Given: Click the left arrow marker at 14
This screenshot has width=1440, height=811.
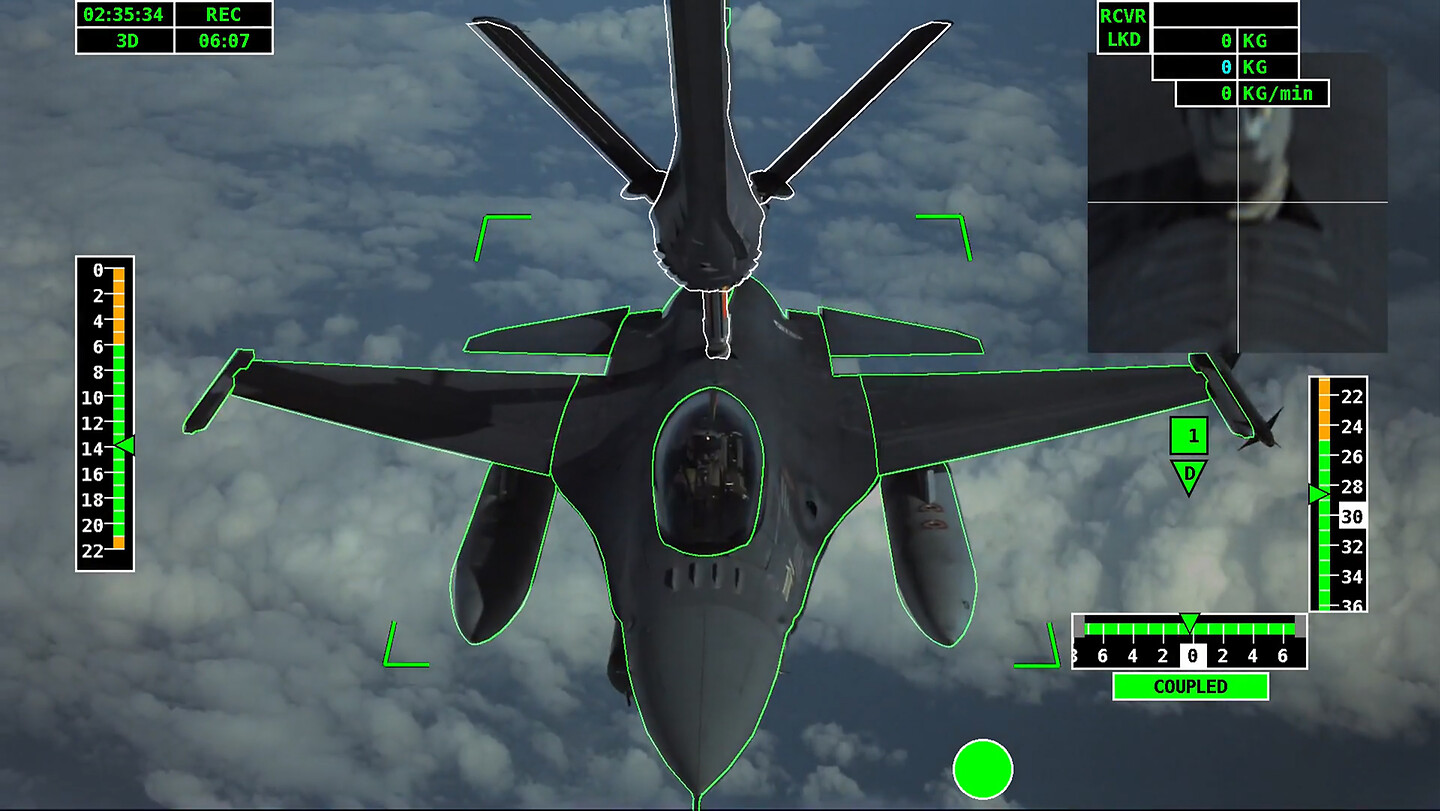Looking at the screenshot, I should [x=127, y=445].
